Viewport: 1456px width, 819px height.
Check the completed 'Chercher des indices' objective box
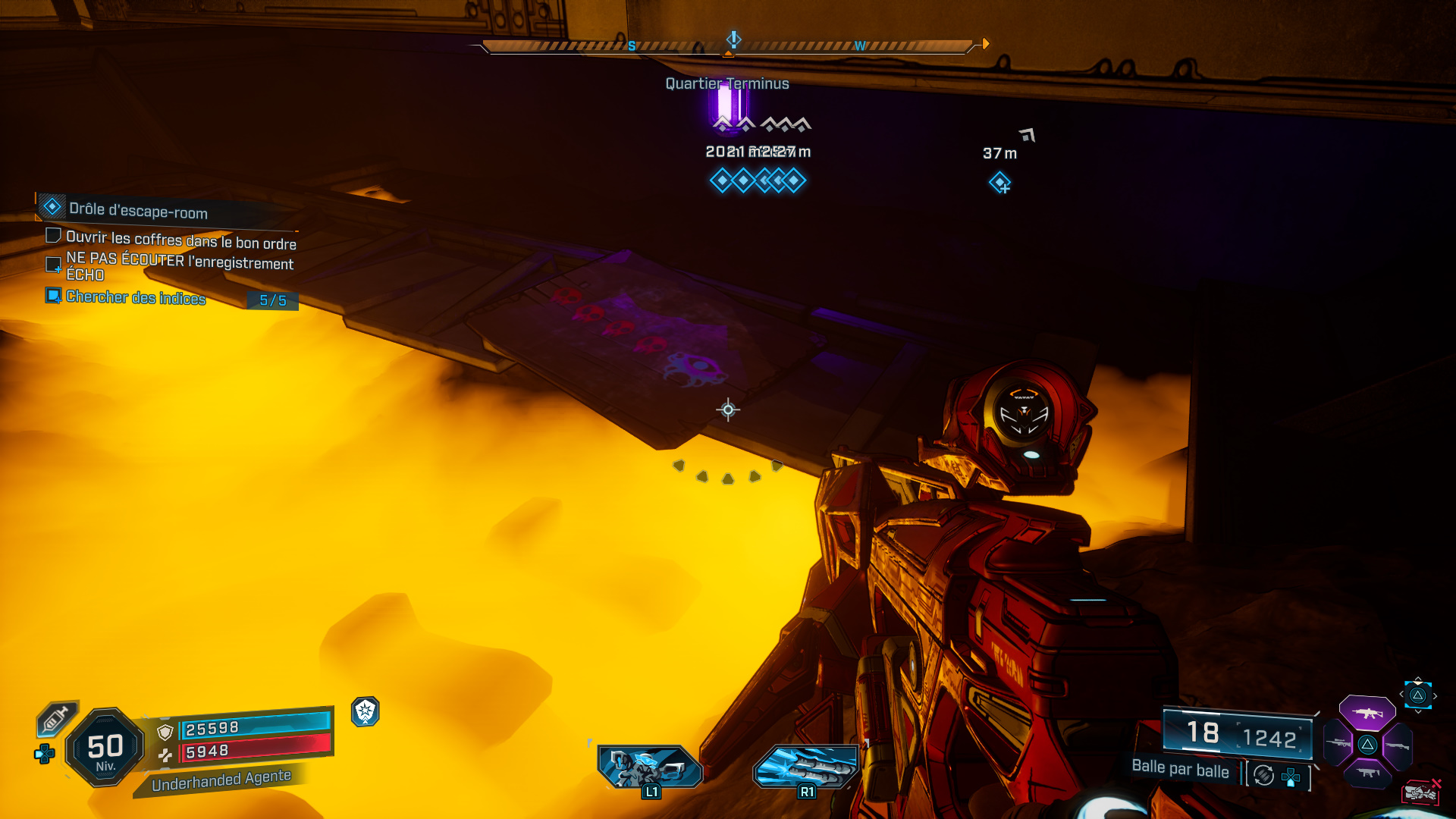click(52, 296)
